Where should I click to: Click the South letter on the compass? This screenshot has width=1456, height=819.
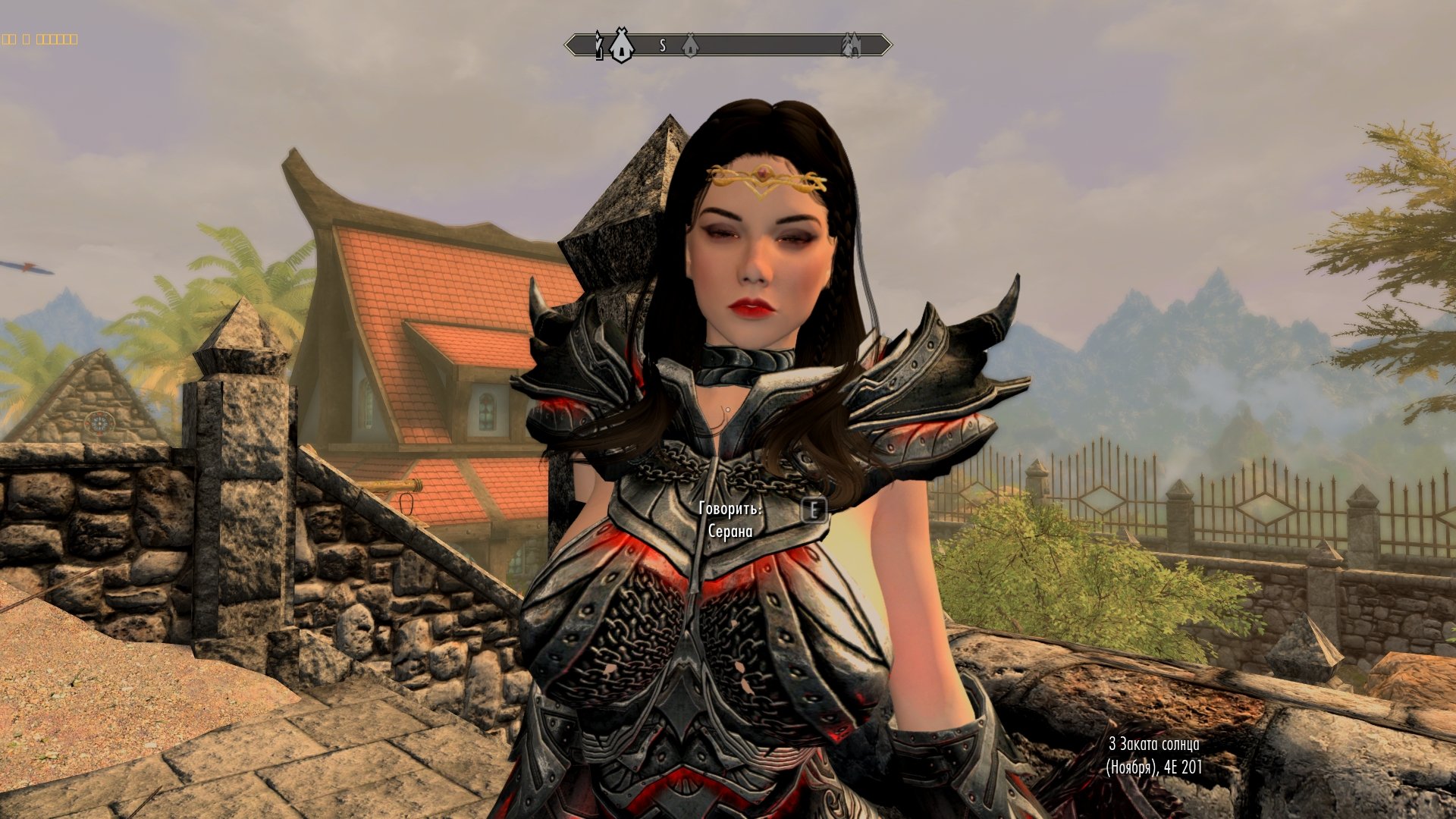tap(662, 45)
